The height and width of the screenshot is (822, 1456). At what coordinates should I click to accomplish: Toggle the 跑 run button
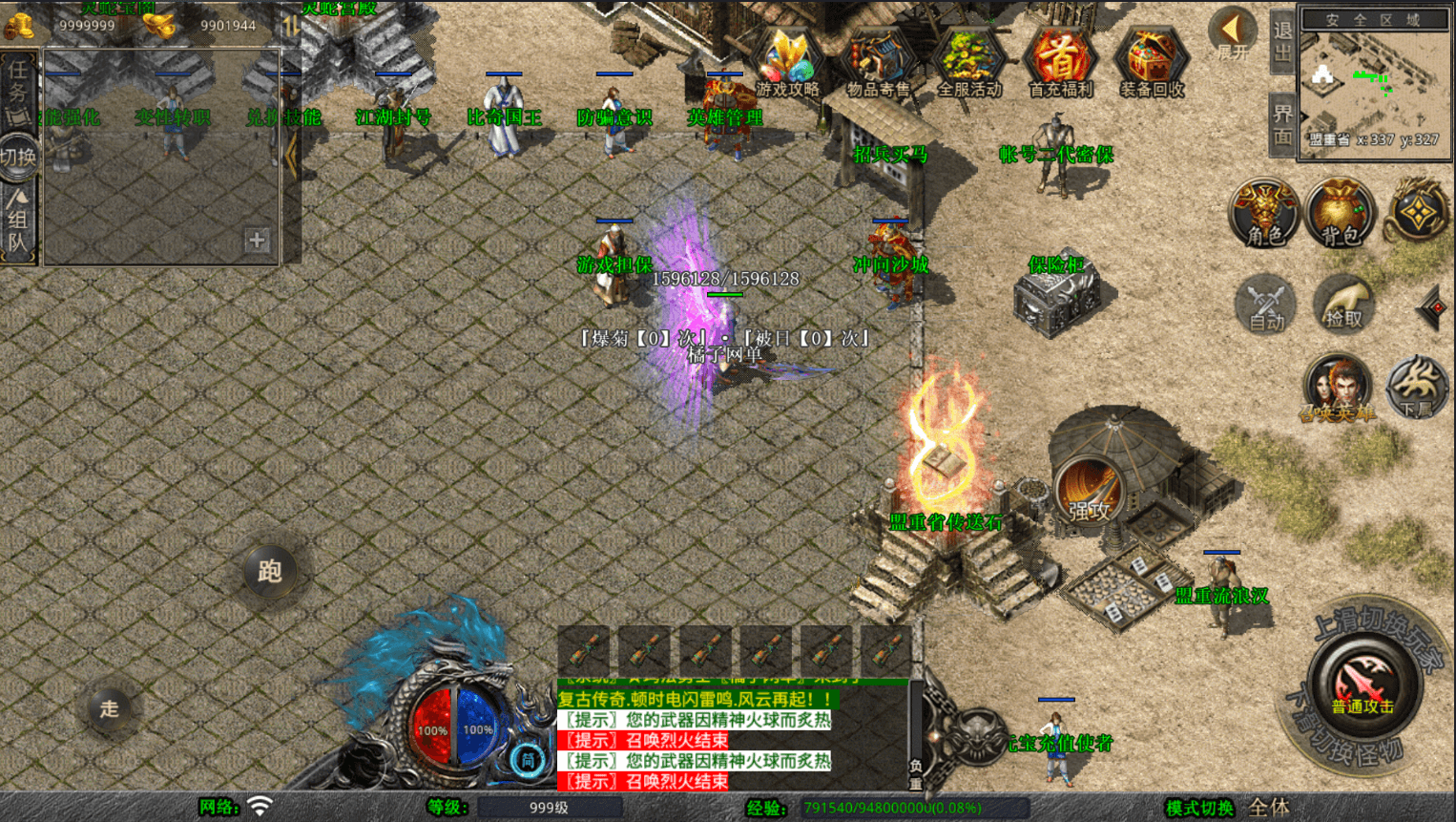(x=269, y=572)
